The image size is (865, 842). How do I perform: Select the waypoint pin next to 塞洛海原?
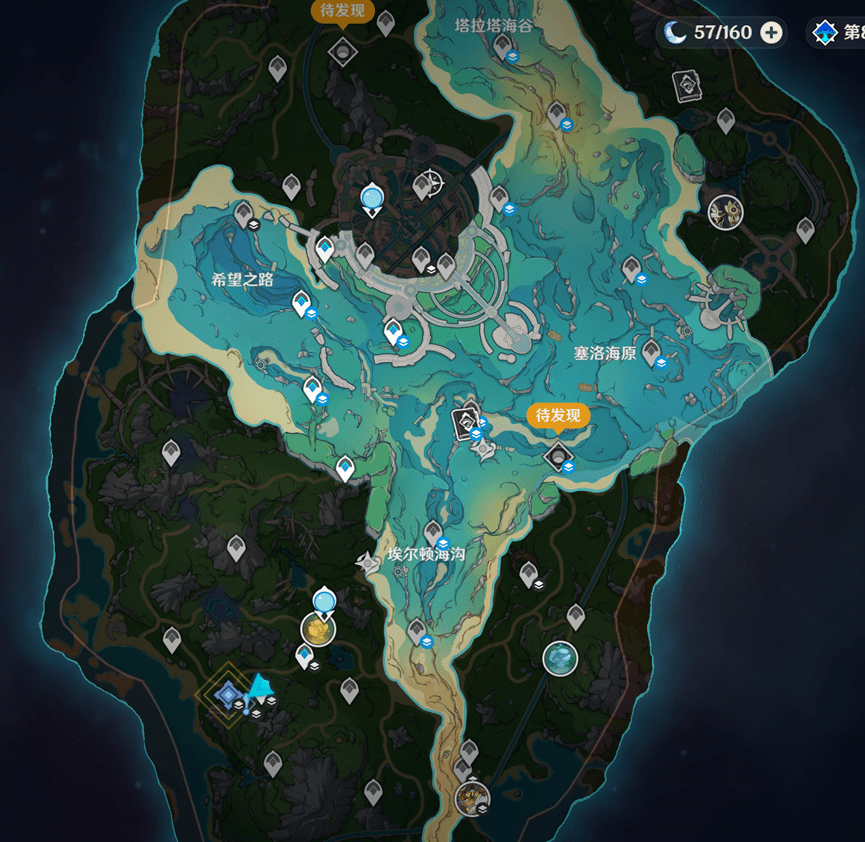652,351
